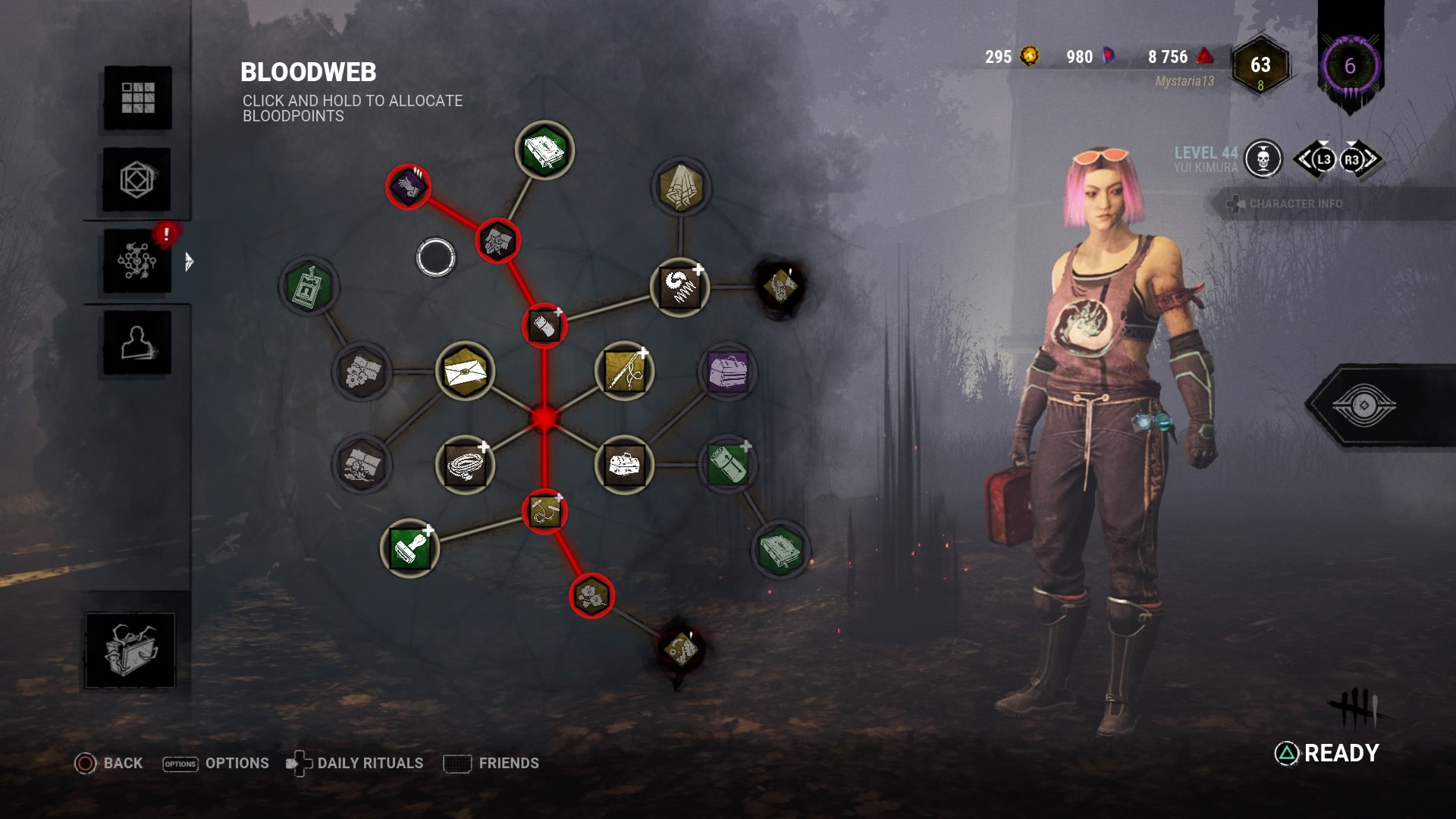Click the Ready button
Viewport: 1456px width, 819px height.
tap(1327, 753)
